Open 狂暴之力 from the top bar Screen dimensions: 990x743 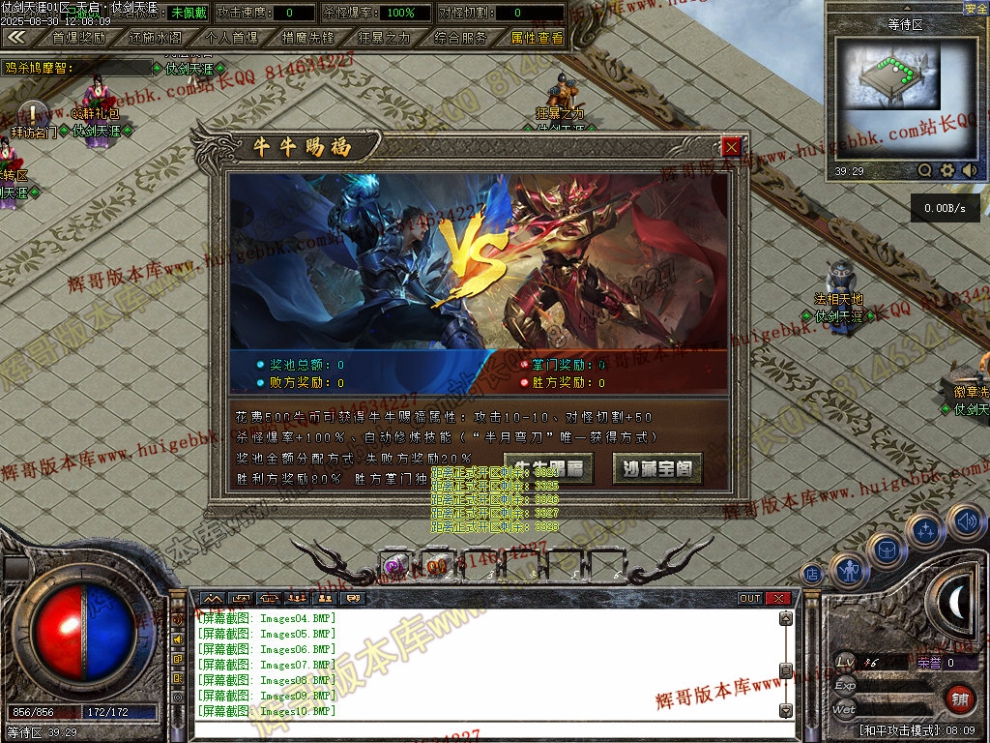(x=384, y=38)
